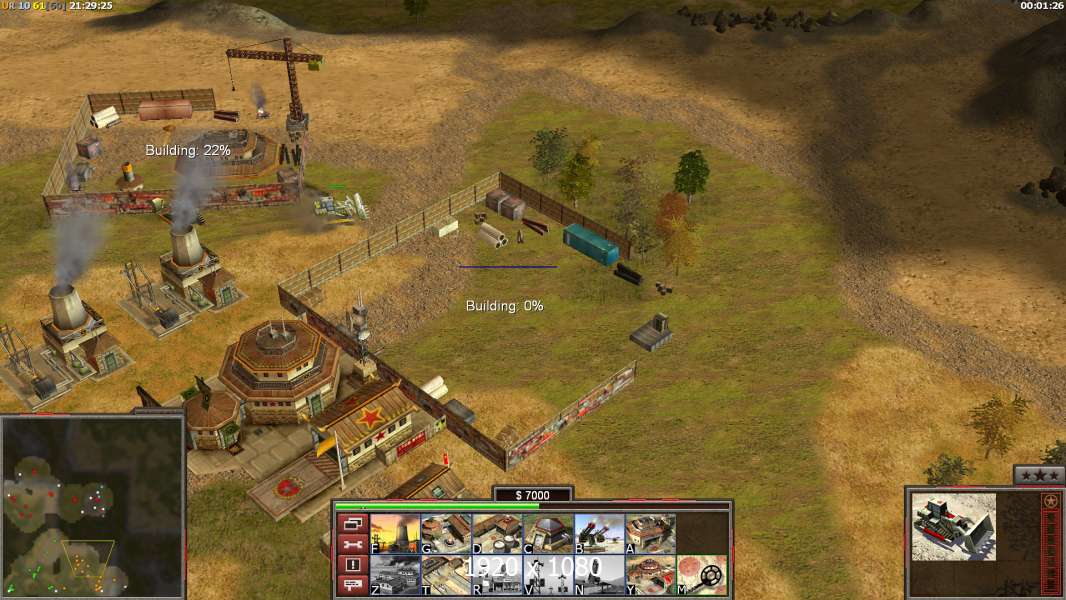Click the selected bulldozer portrait
Image resolution: width=1066 pixels, height=600 pixels.
click(x=953, y=526)
